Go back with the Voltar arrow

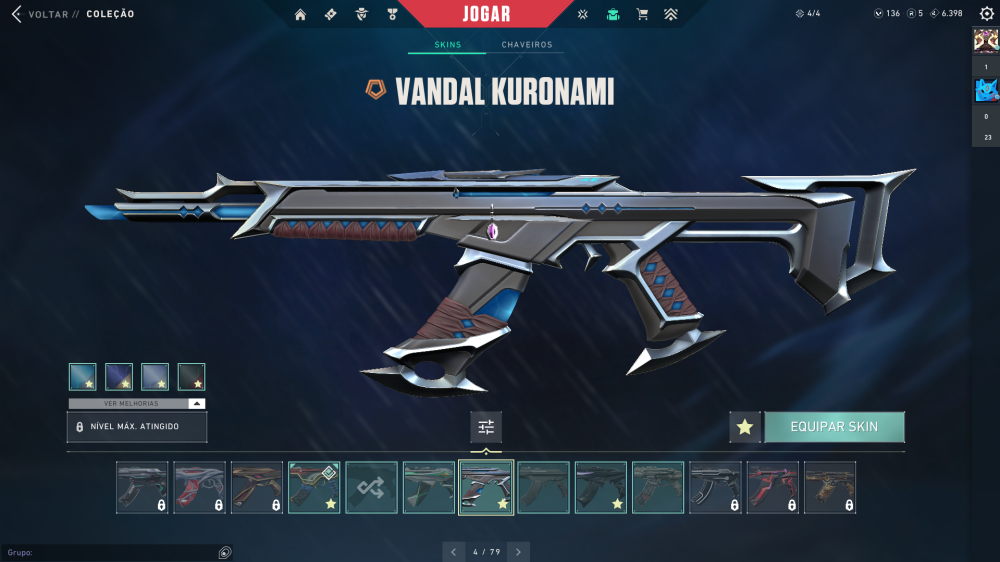tap(16, 14)
